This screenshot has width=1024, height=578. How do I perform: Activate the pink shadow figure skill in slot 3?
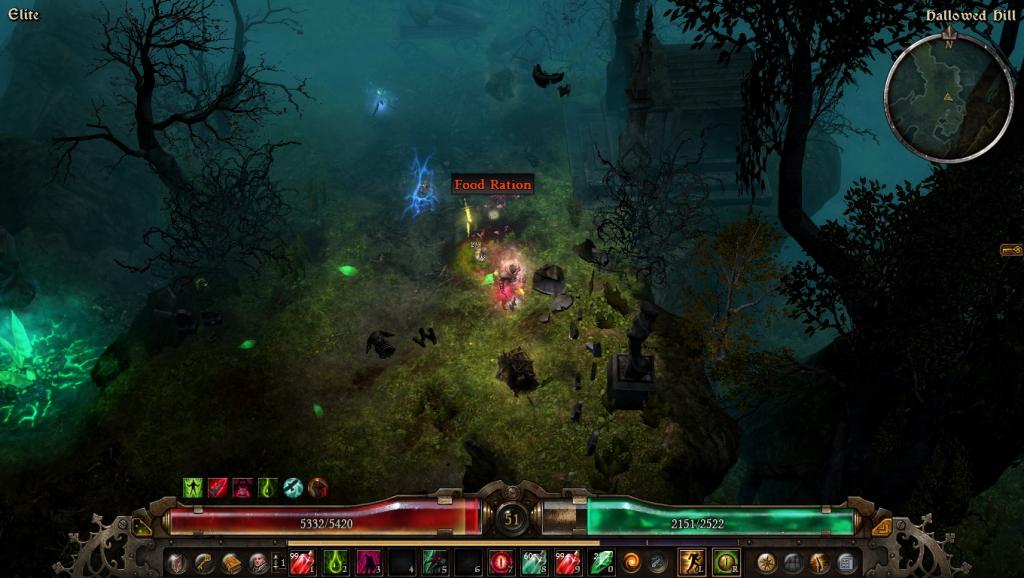(369, 562)
